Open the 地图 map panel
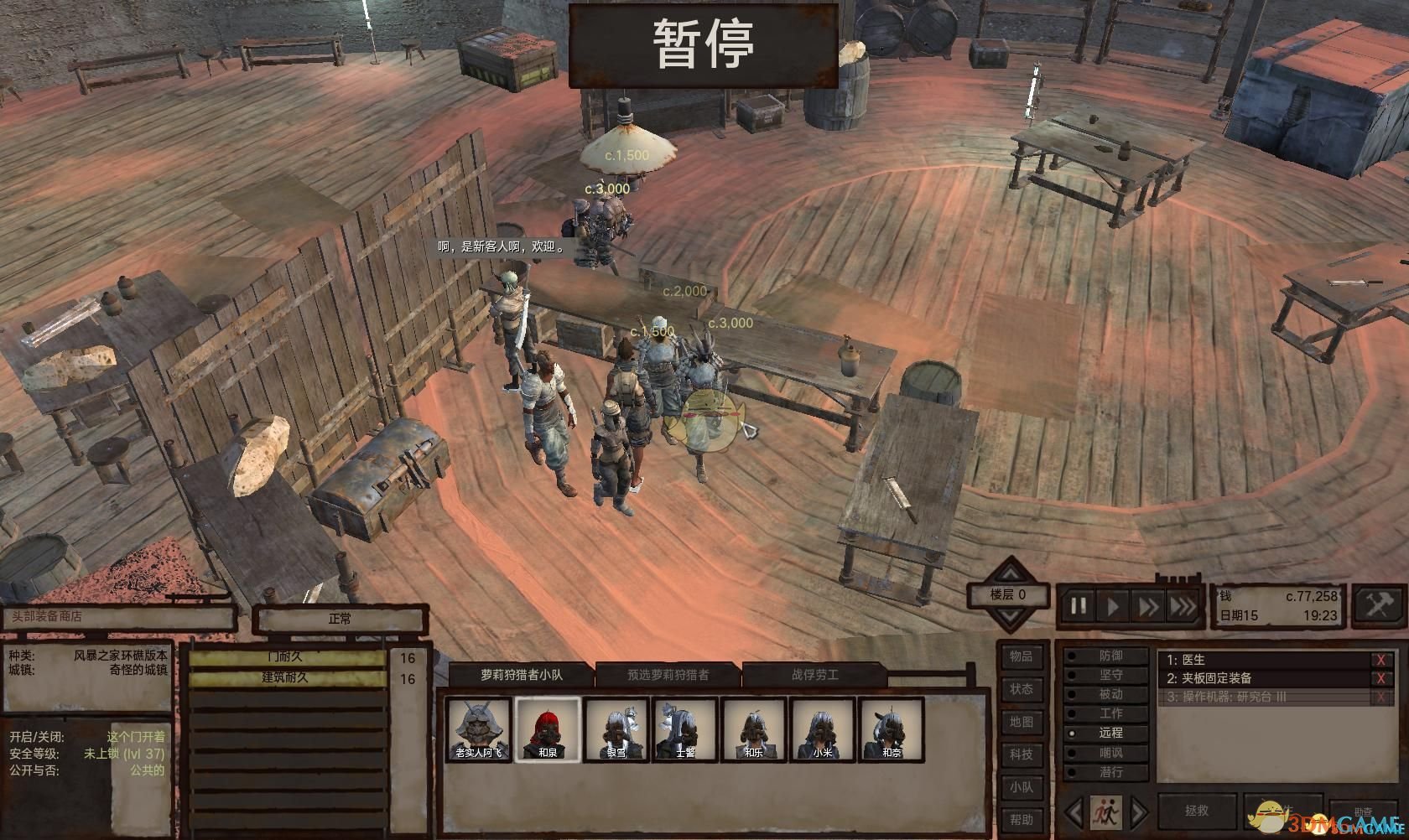1409x840 pixels. coord(1022,721)
